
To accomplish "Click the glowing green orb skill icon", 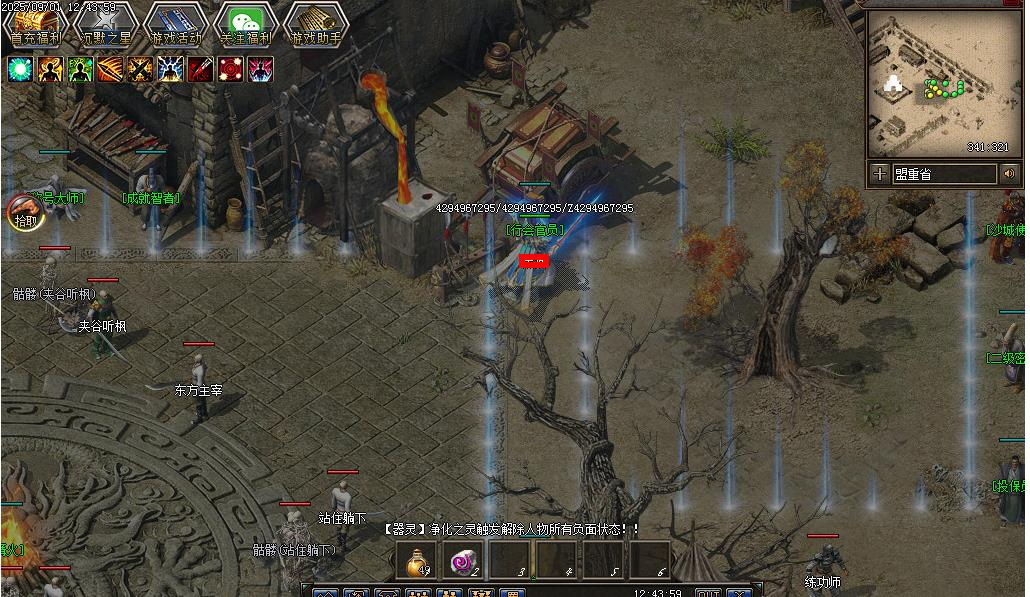I will click(x=20, y=69).
